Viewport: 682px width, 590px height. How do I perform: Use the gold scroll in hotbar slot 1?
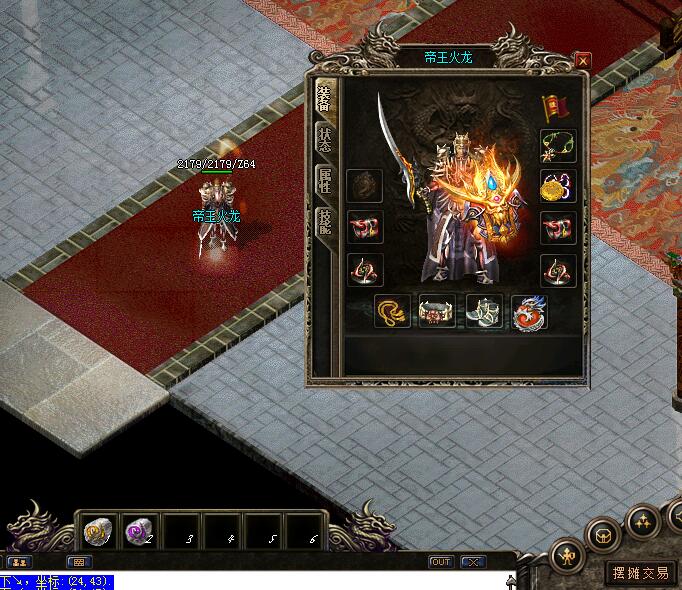(x=96, y=531)
